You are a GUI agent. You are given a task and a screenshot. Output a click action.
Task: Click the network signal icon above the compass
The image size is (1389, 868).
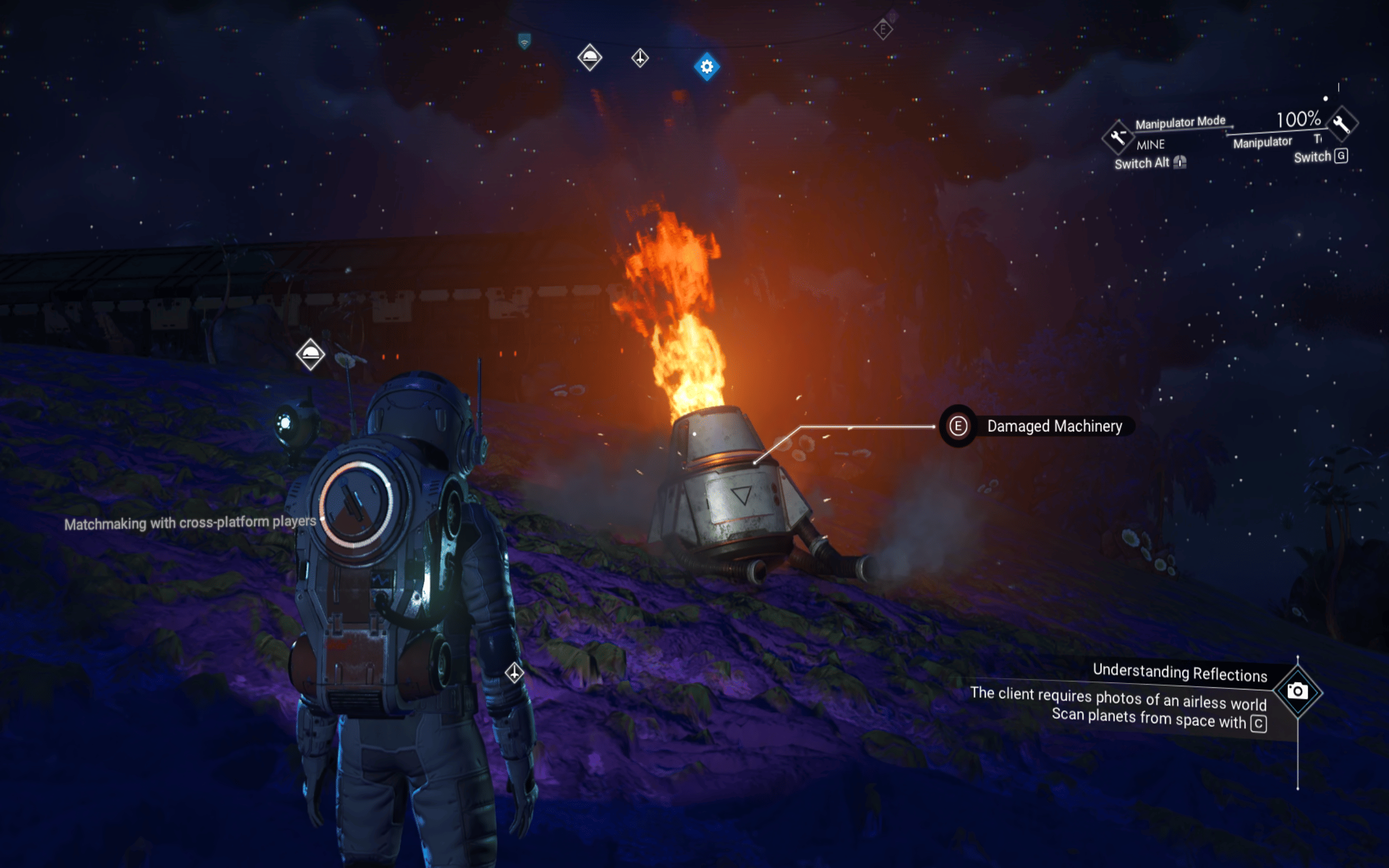point(524,41)
